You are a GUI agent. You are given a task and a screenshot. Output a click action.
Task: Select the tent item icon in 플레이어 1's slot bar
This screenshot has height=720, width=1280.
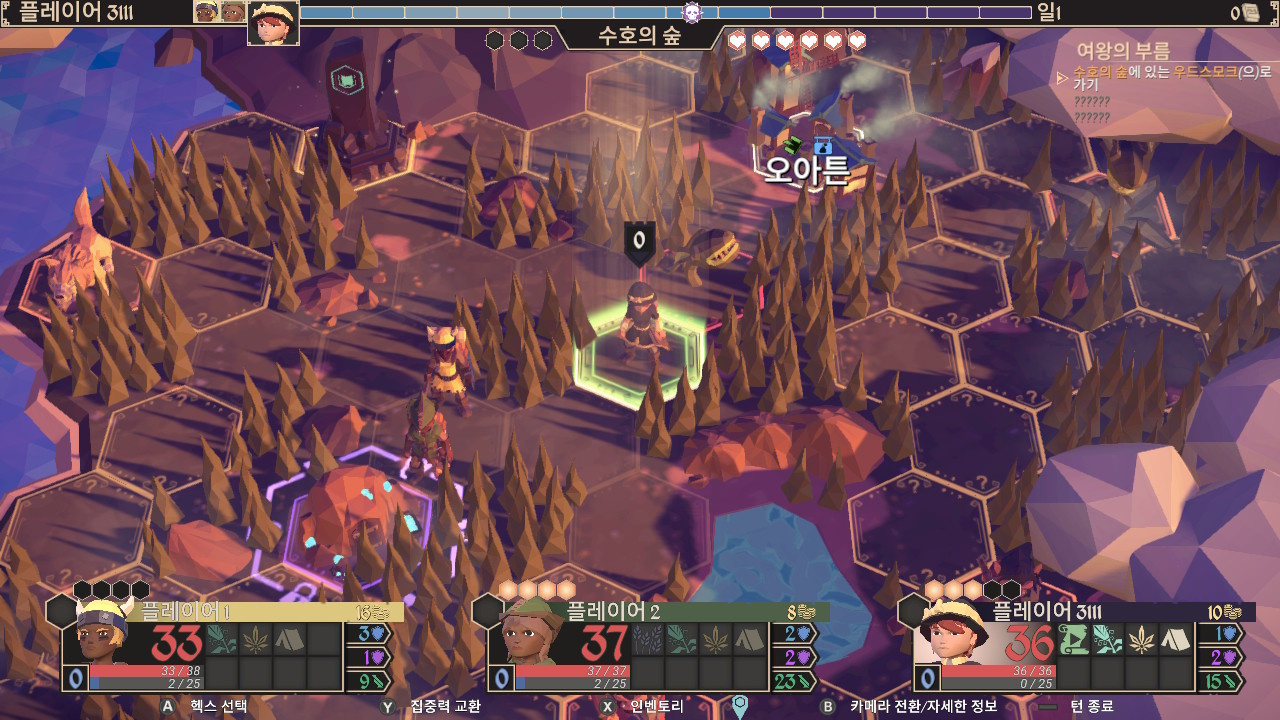point(290,638)
